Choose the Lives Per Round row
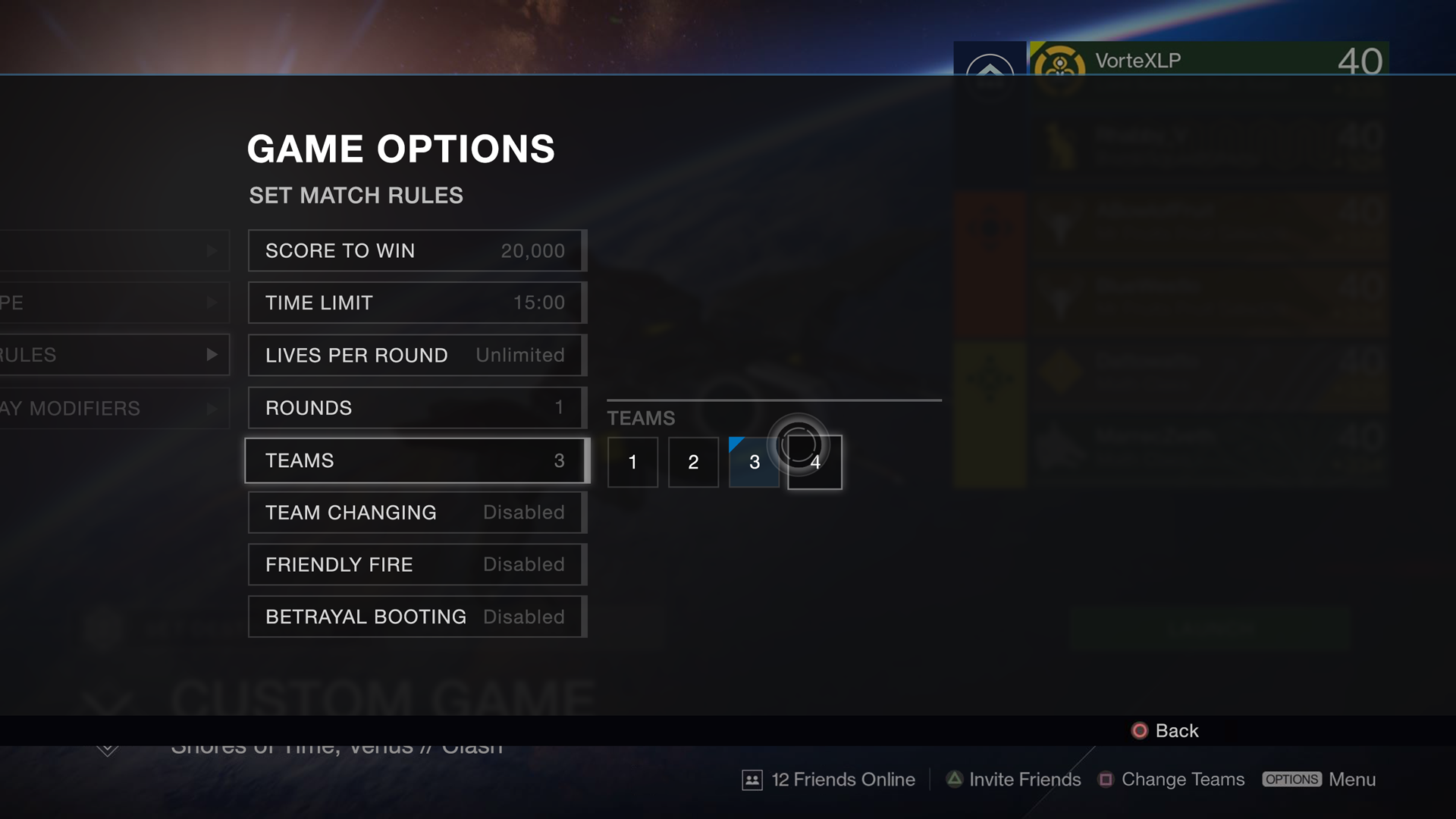This screenshot has width=1456, height=819. [416, 355]
